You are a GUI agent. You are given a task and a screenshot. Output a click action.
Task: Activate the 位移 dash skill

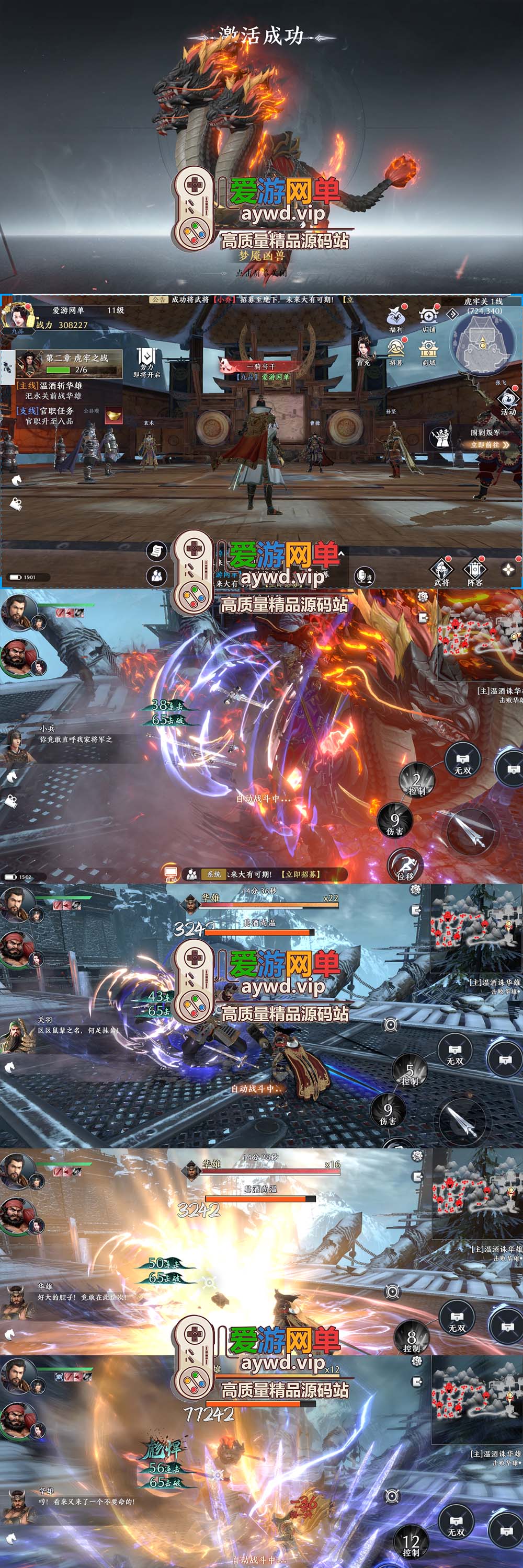click(x=405, y=866)
